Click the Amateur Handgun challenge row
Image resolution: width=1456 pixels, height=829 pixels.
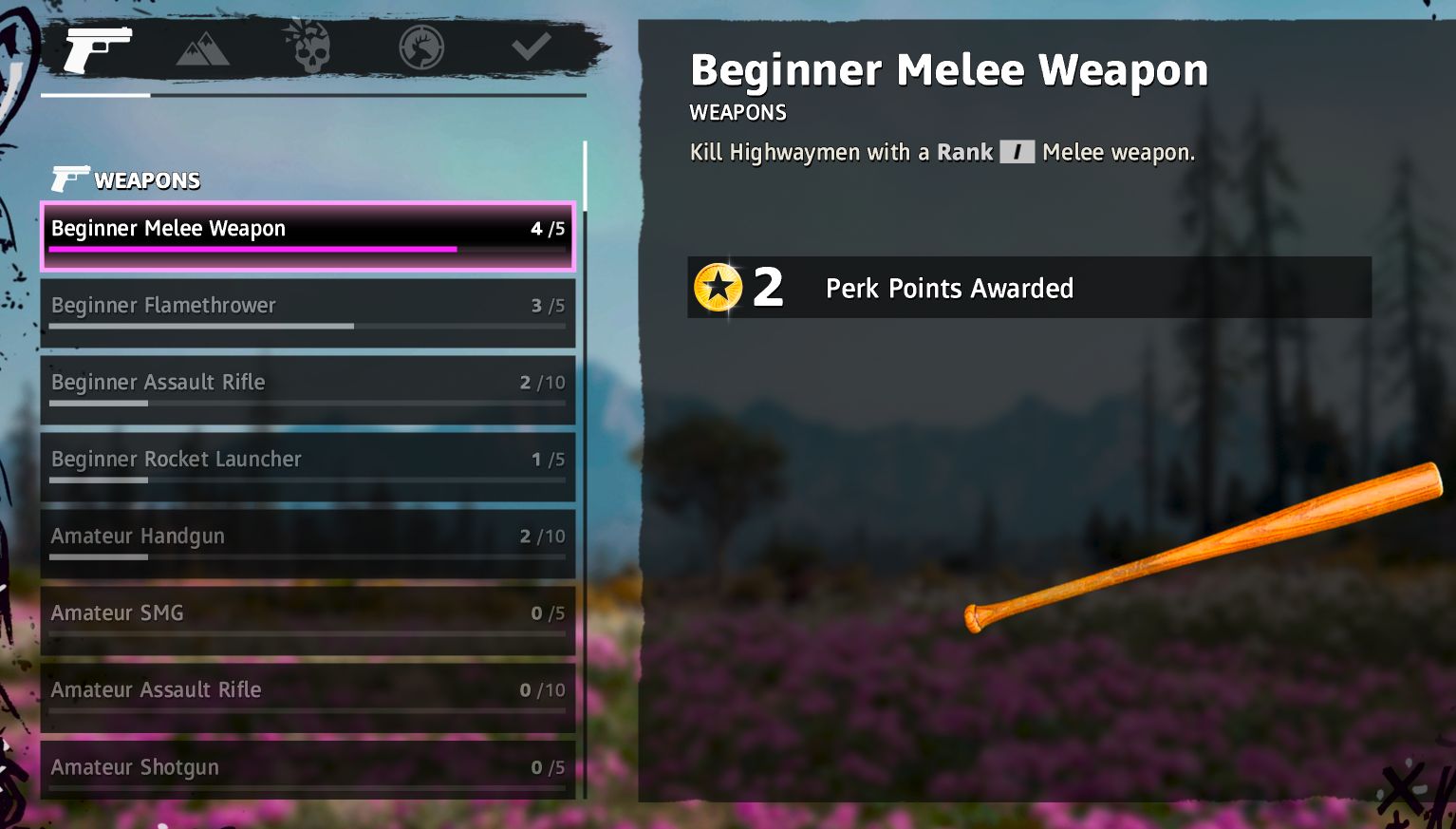point(308,543)
